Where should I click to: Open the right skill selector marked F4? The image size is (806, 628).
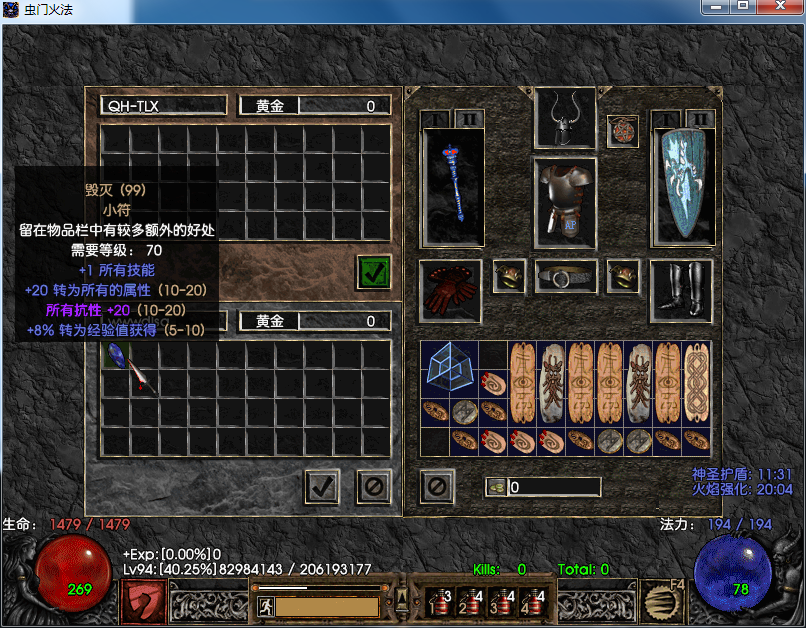661,600
